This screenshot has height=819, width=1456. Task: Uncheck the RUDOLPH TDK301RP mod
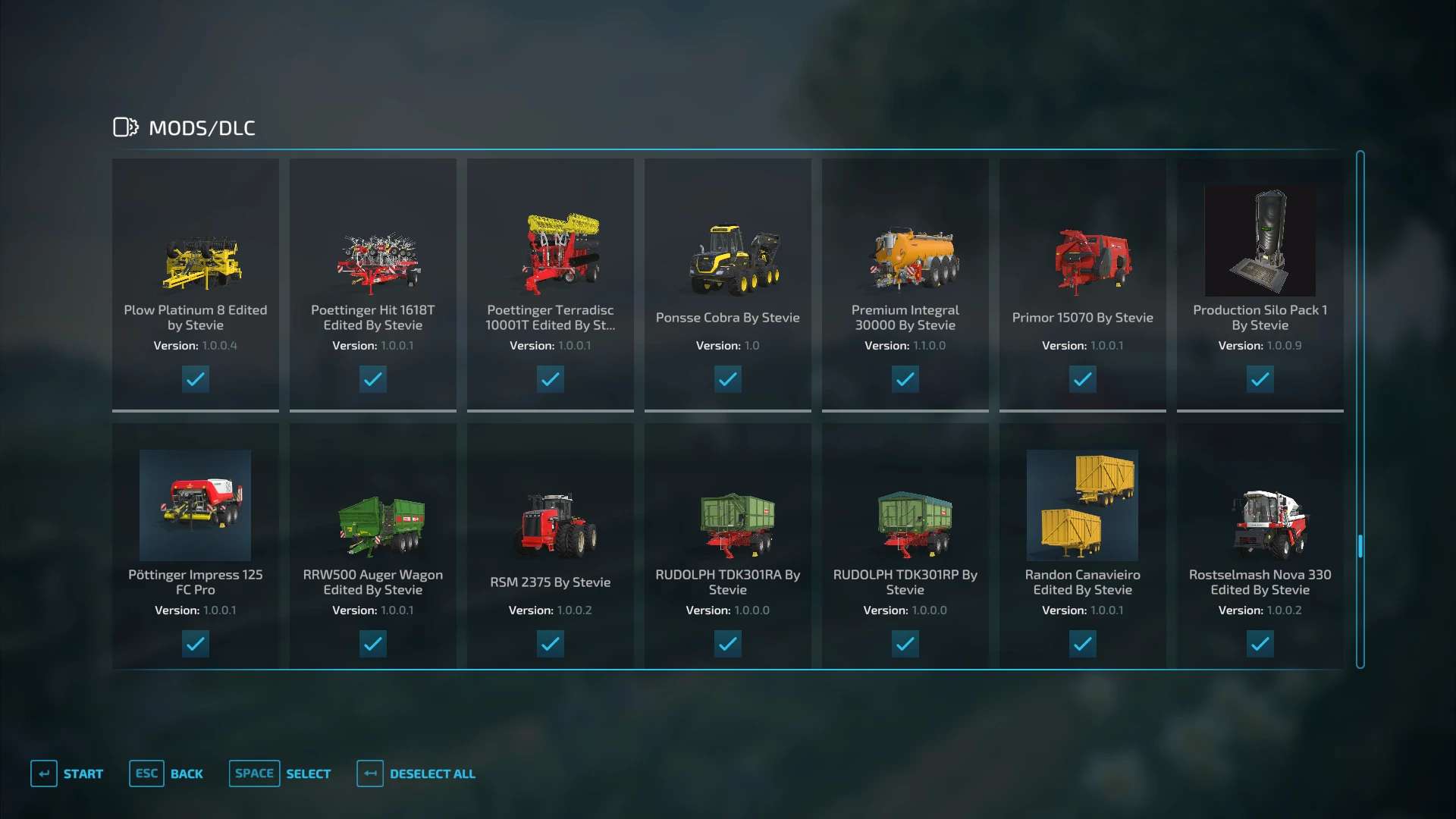pos(905,644)
